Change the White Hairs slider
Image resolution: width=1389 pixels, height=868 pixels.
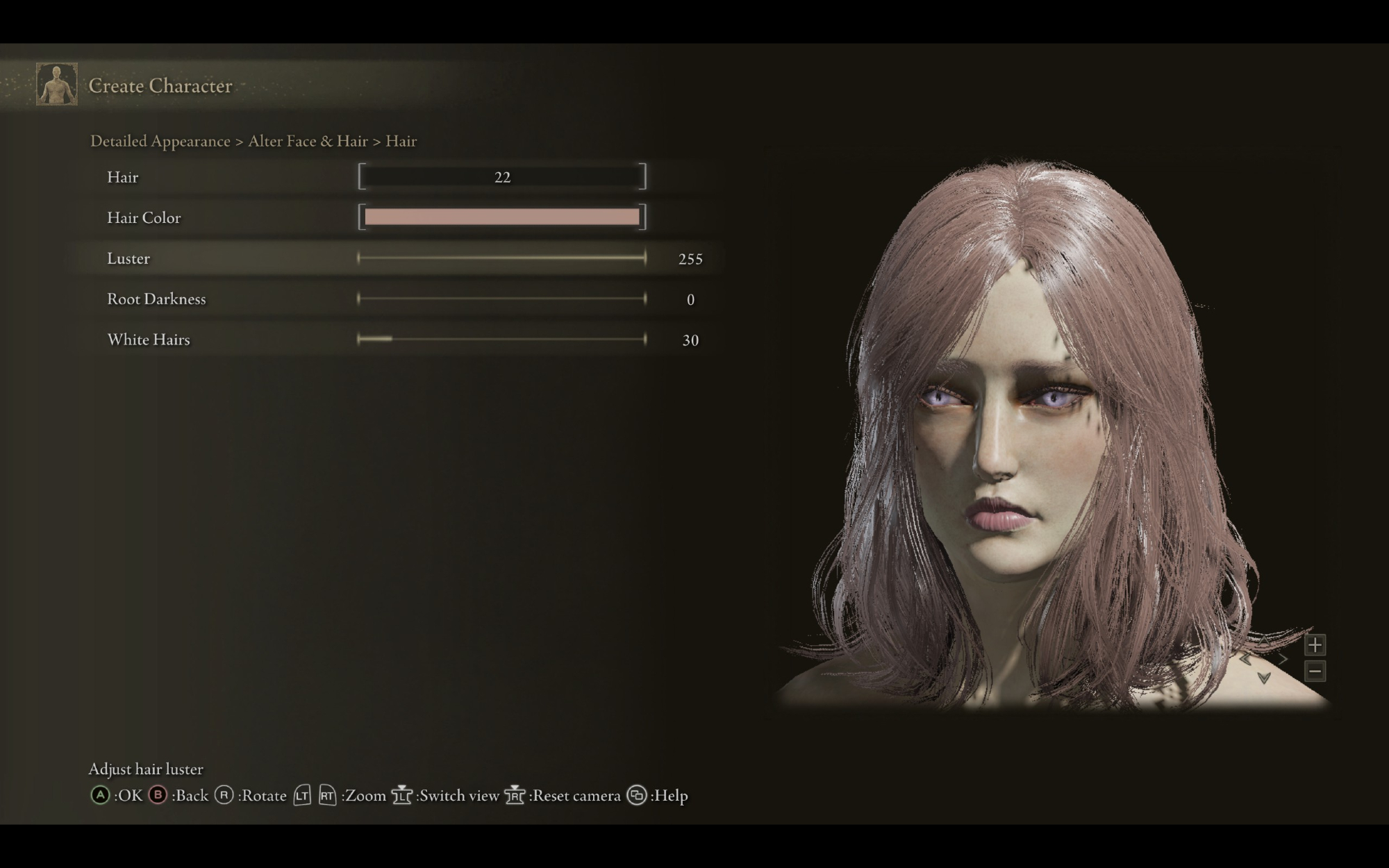tap(501, 340)
